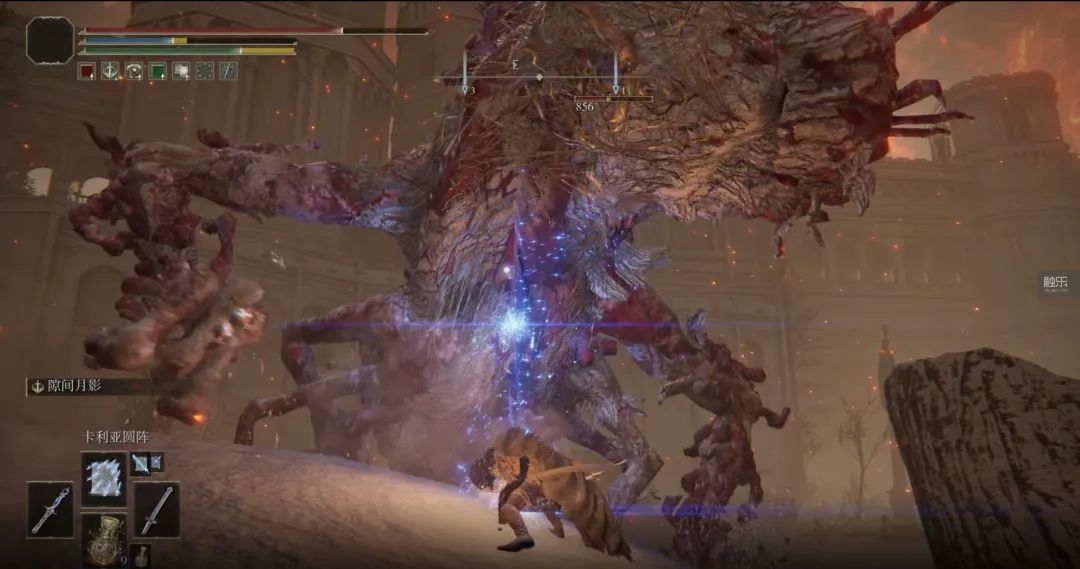Click the red square buff icon
The height and width of the screenshot is (569, 1080).
point(86,71)
